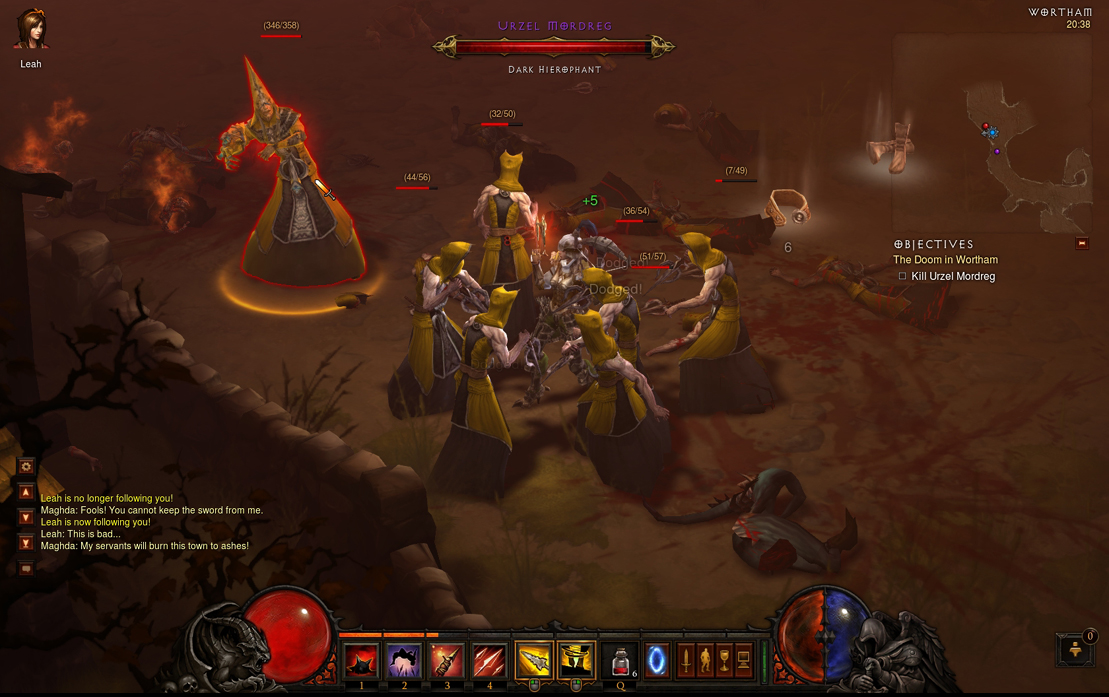Open the skills menu sword button
This screenshot has width=1109, height=697.
pyautogui.click(x=686, y=660)
